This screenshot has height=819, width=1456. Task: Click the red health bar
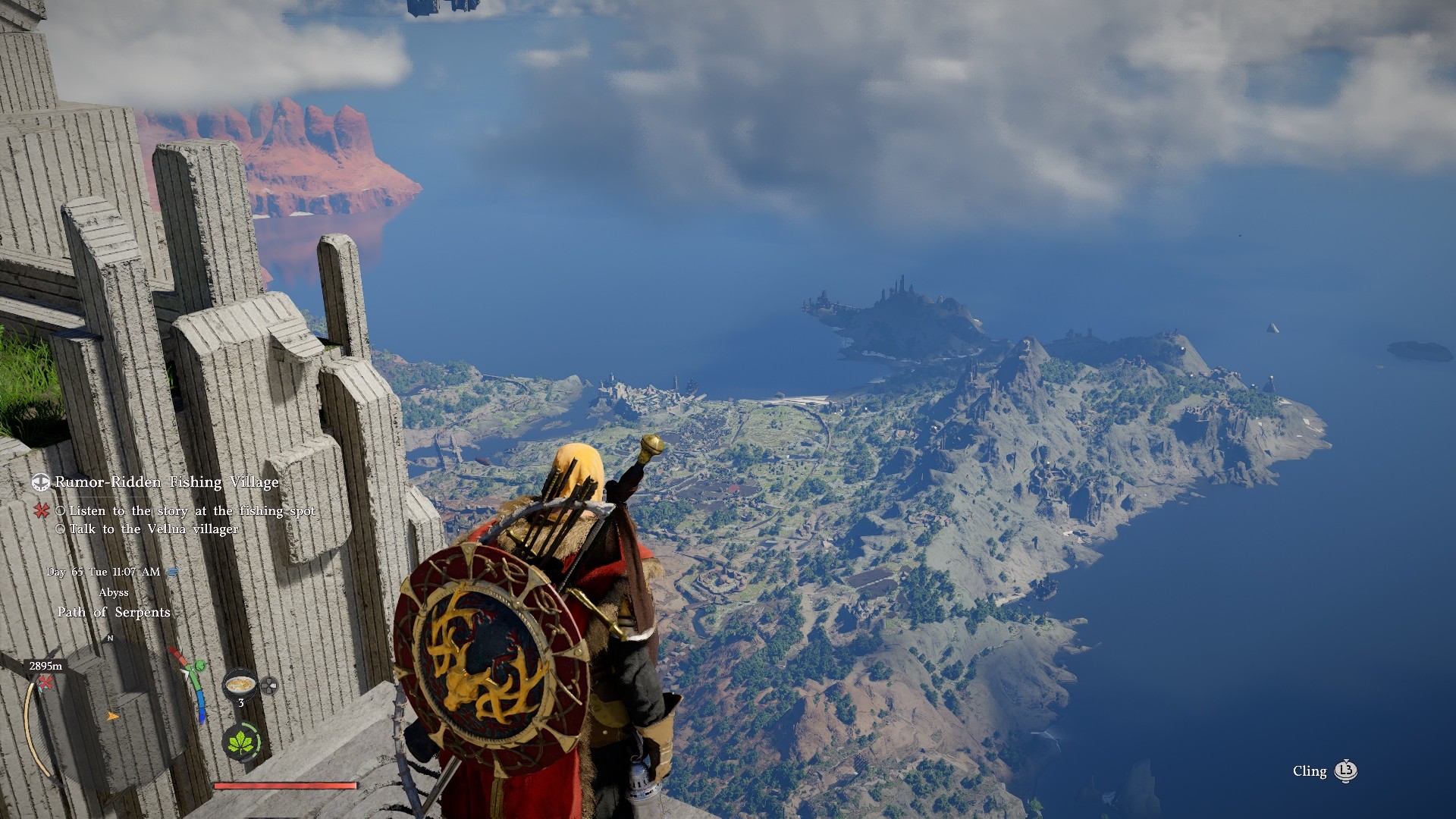pos(286,784)
